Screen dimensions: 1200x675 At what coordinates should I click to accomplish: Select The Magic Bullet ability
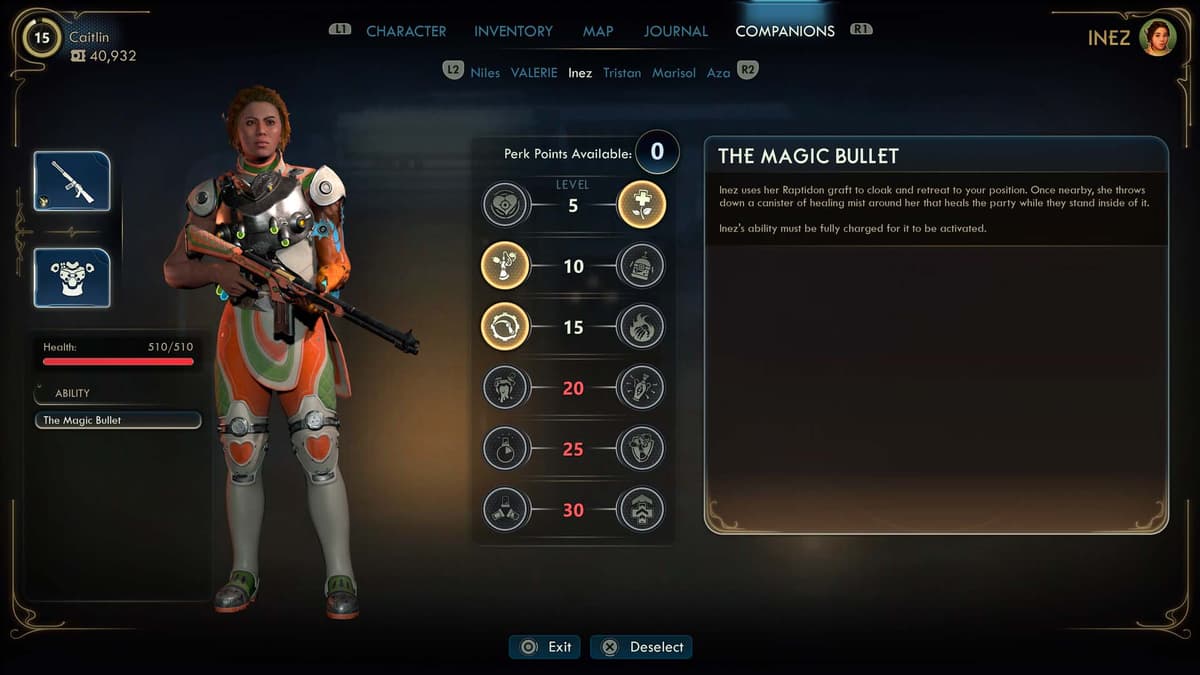point(118,420)
